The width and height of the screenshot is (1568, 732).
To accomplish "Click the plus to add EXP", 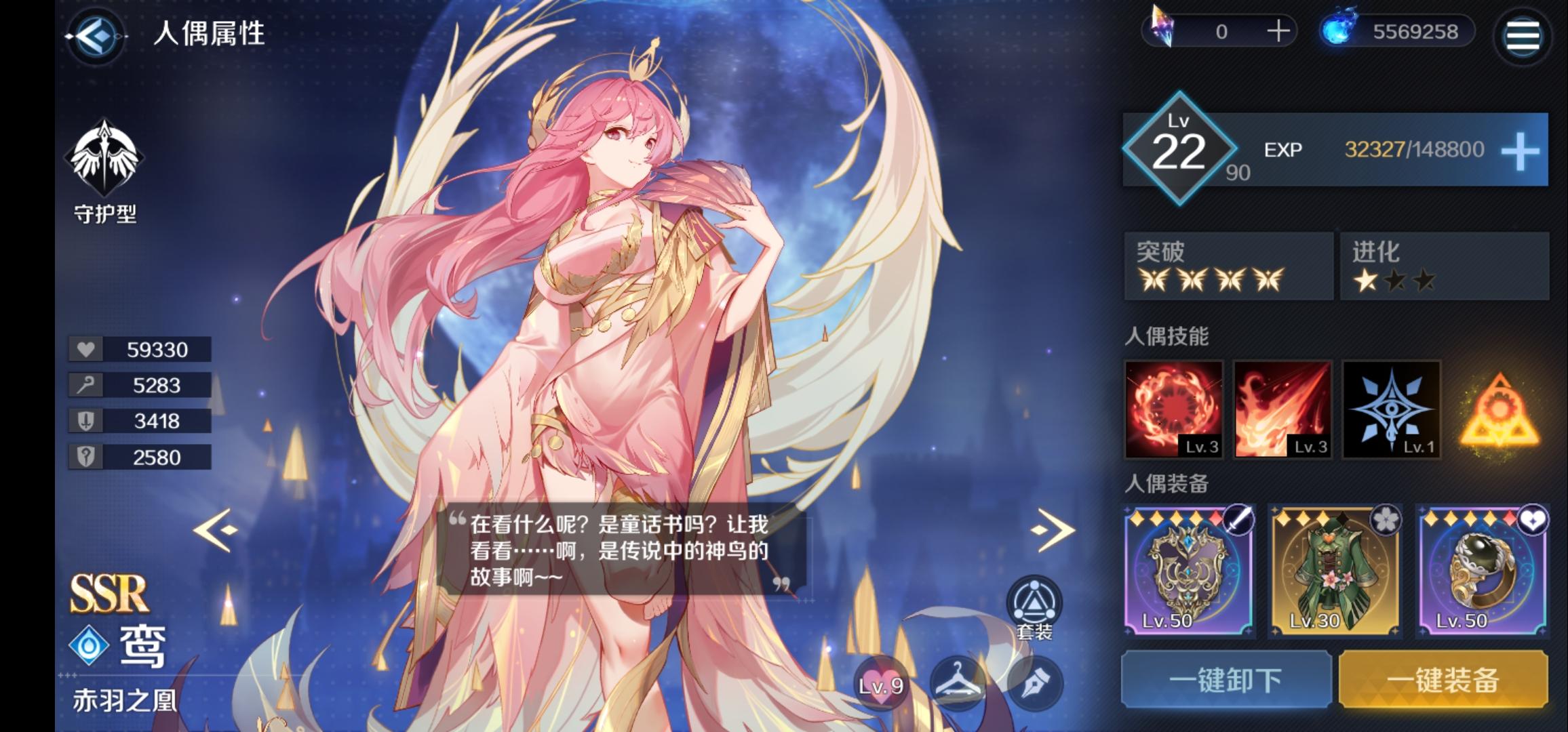I will pos(1523,150).
